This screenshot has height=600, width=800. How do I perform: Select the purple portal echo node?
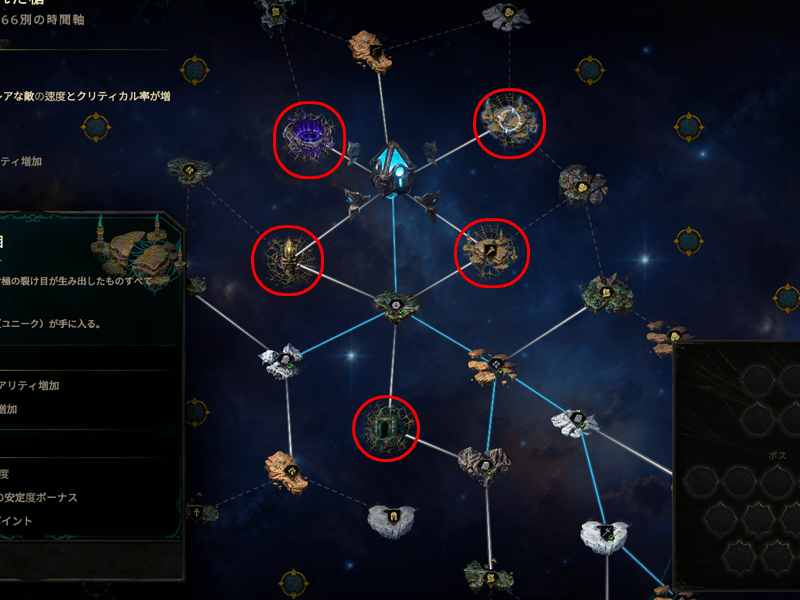(310, 140)
